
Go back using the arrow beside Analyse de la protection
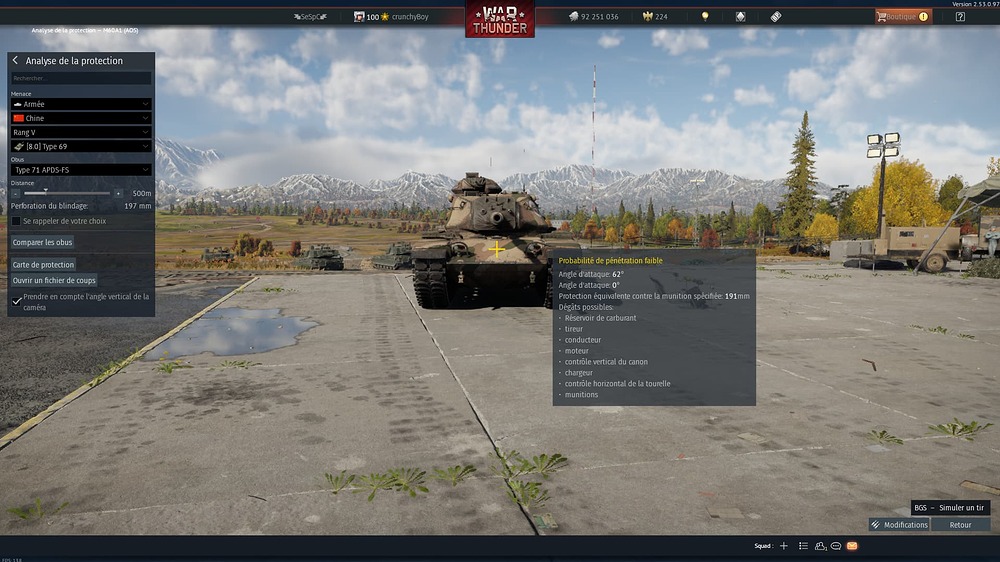15,61
